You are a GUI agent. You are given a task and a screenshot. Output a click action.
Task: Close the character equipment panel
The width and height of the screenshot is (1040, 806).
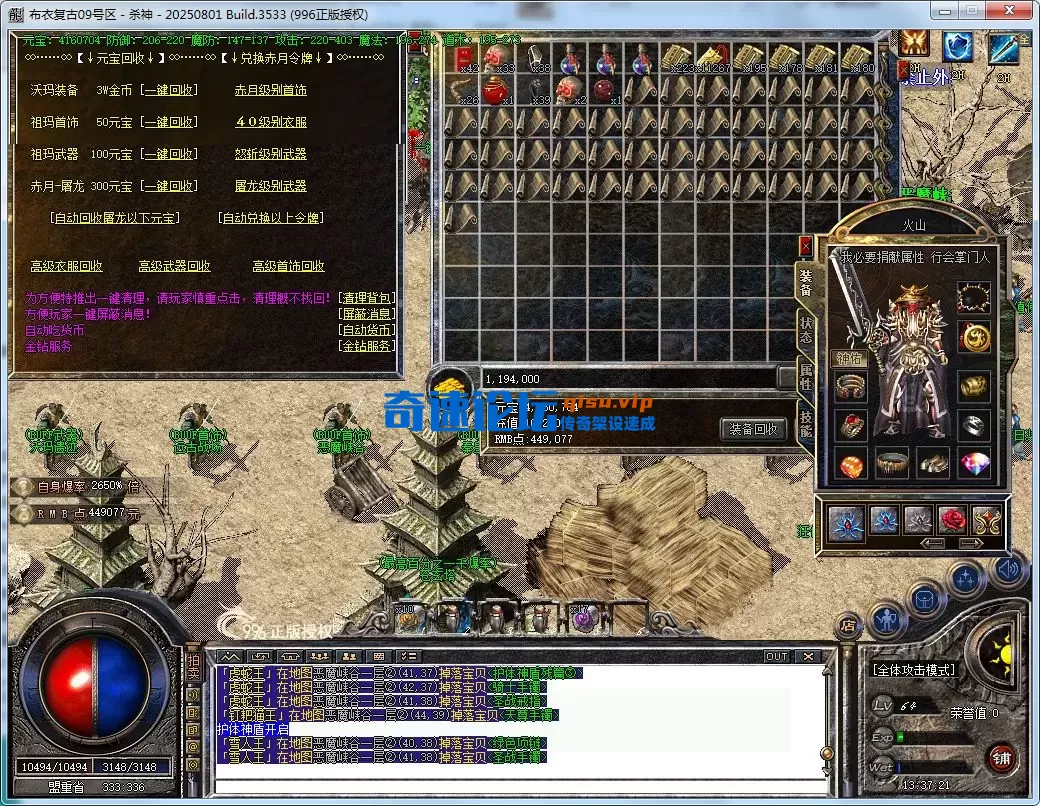(806, 246)
